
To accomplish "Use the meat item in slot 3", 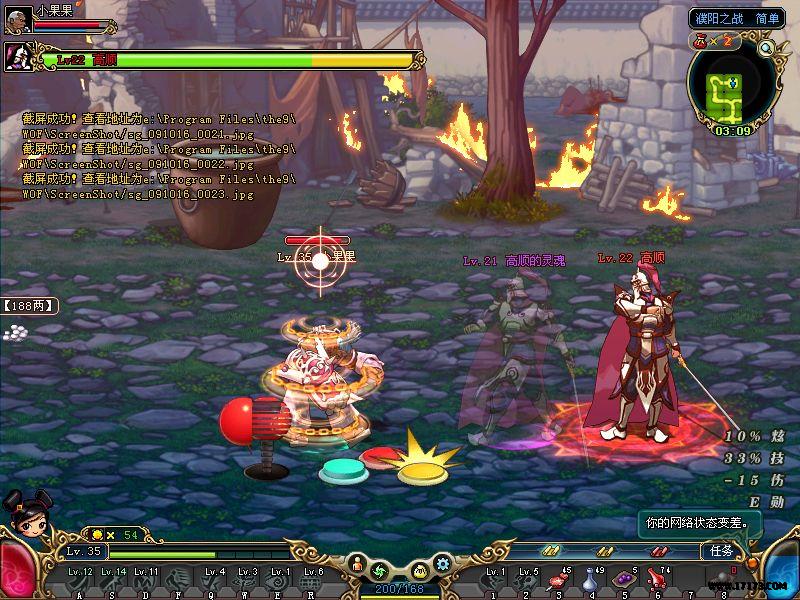I will (x=558, y=581).
